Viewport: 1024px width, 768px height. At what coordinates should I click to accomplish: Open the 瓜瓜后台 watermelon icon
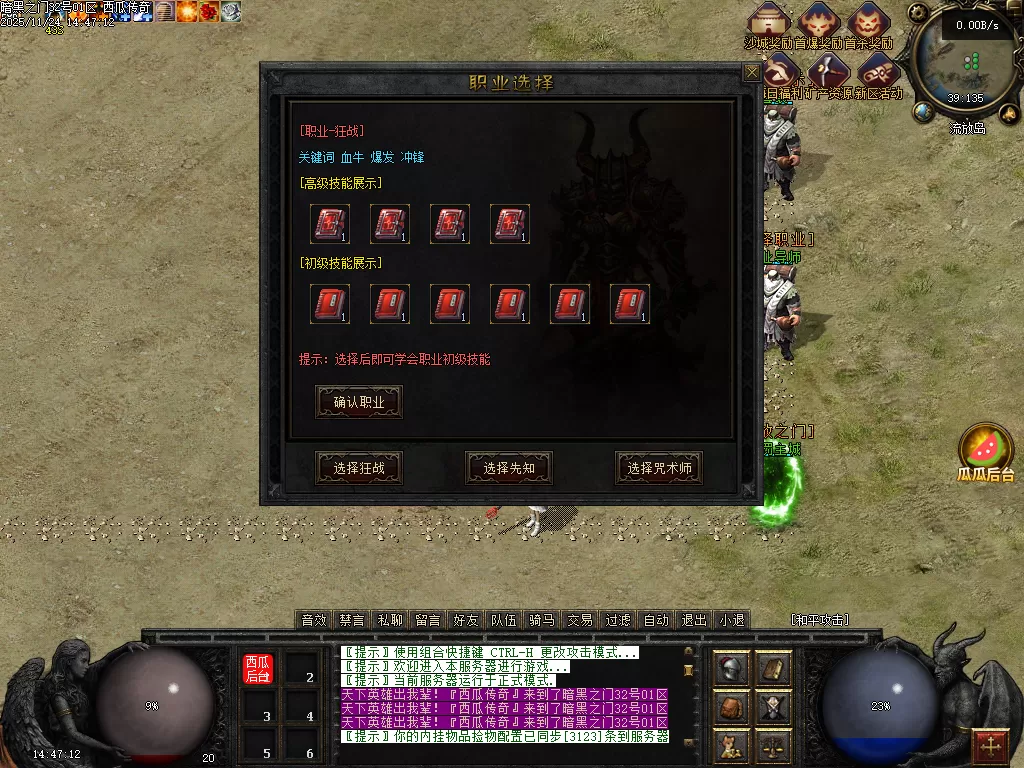pyautogui.click(x=986, y=446)
